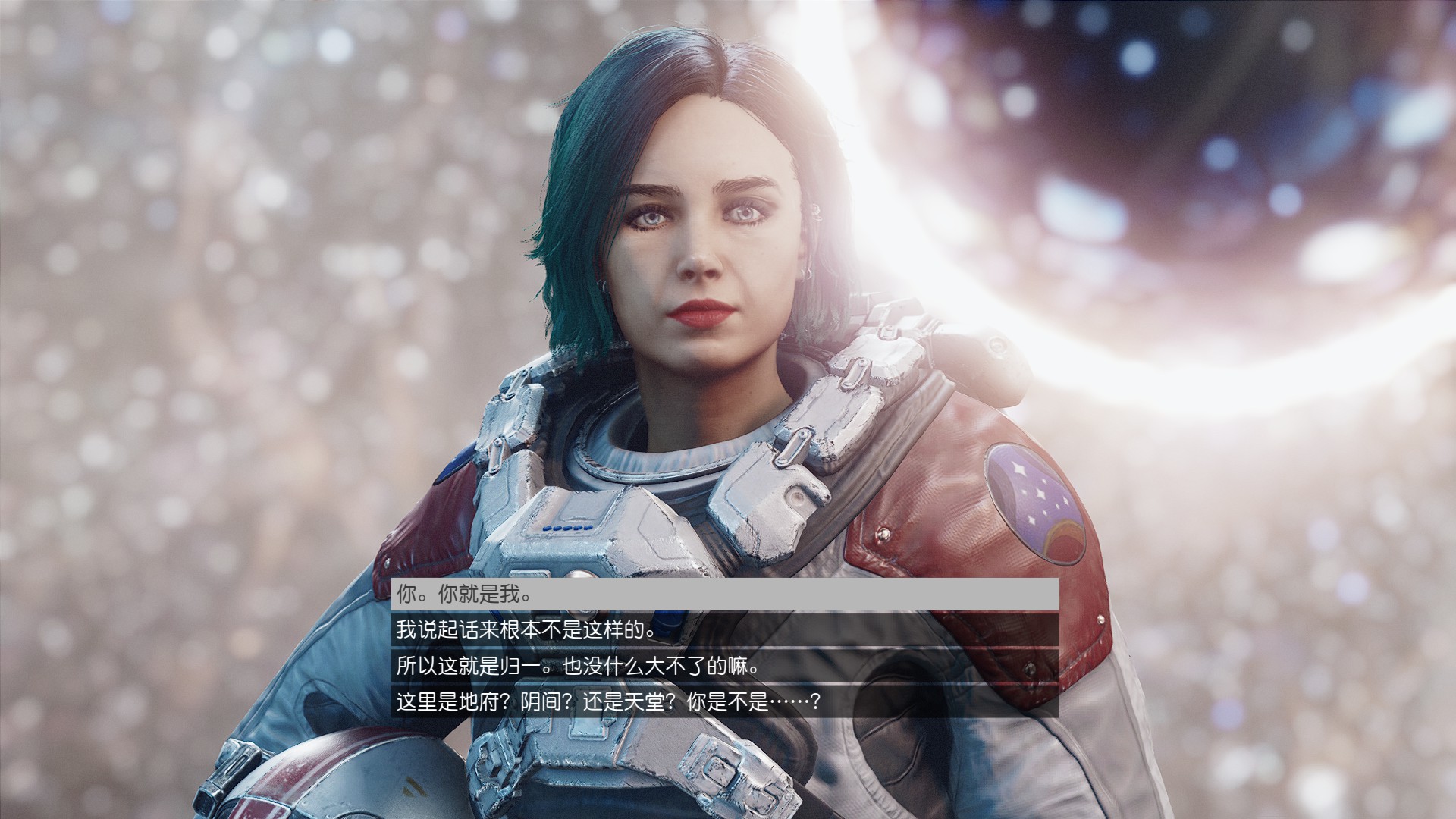The width and height of the screenshot is (1456, 819).
Task: Ask "这里是地府？阴间？还是天堂？"
Action: tap(724, 703)
